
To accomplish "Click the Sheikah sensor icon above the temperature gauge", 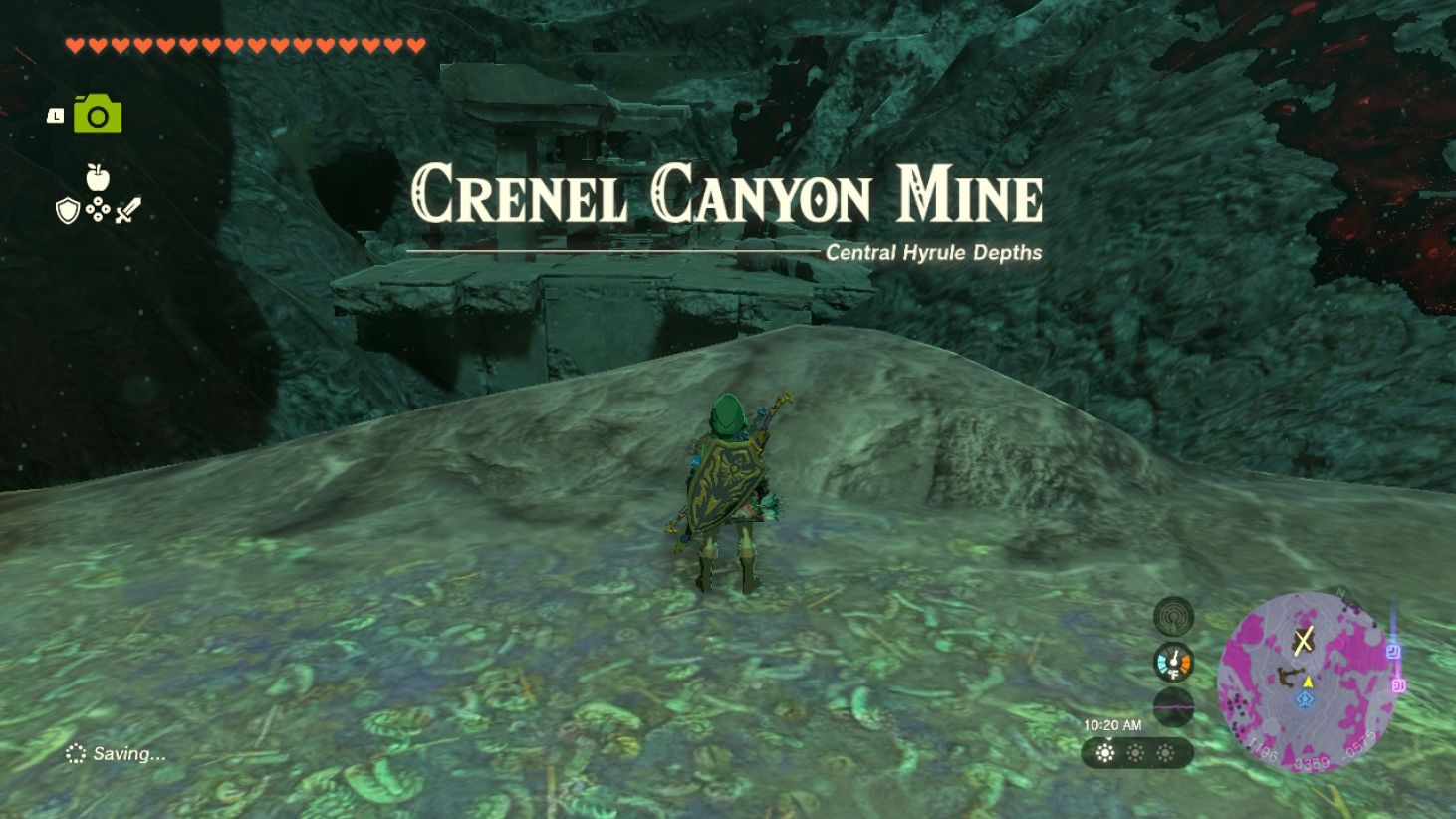I will [1174, 615].
